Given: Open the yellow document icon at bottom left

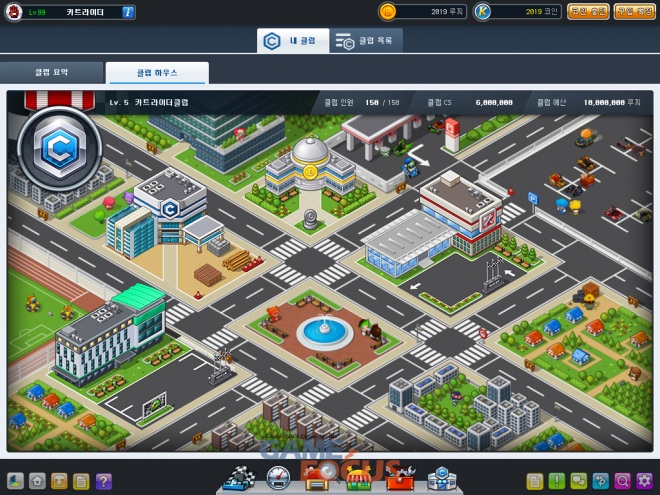Looking at the screenshot, I should point(81,481).
